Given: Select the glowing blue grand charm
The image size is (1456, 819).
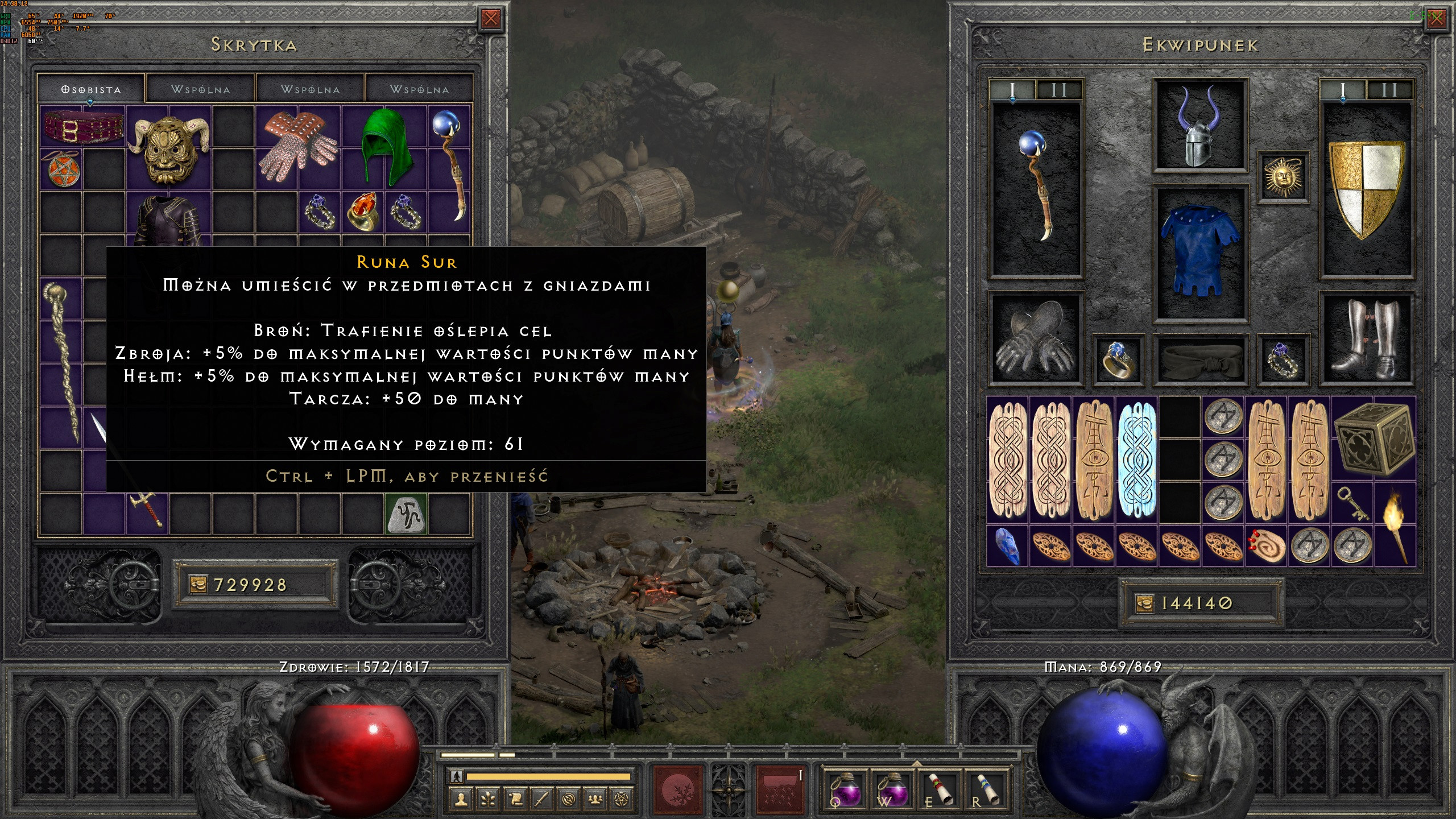Looking at the screenshot, I should [1136, 458].
